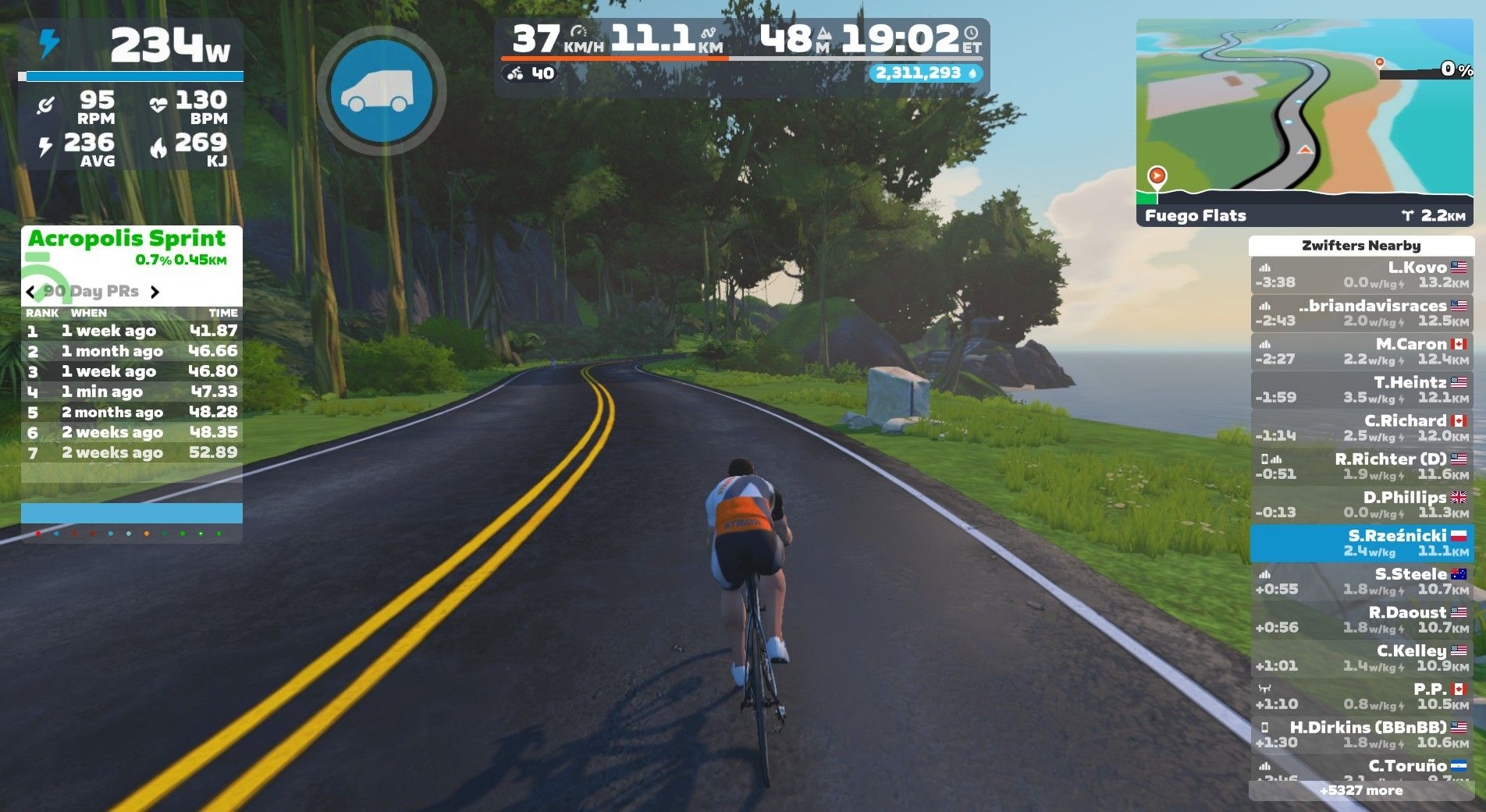1486x812 pixels.
Task: Choose D.Phillips in the rider list
Action: click(1361, 504)
